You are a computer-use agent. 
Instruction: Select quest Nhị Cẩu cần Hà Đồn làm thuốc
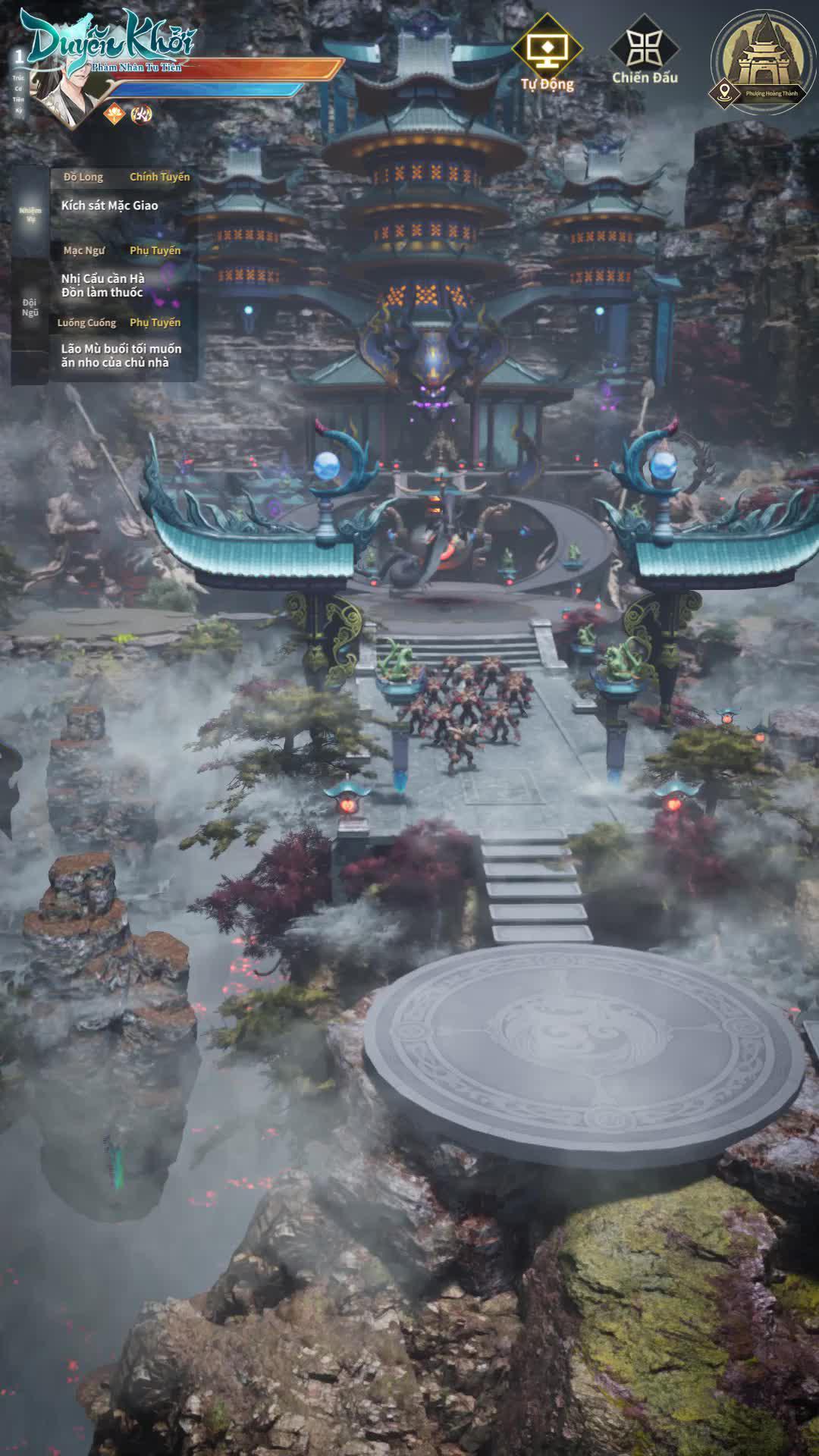(103, 285)
